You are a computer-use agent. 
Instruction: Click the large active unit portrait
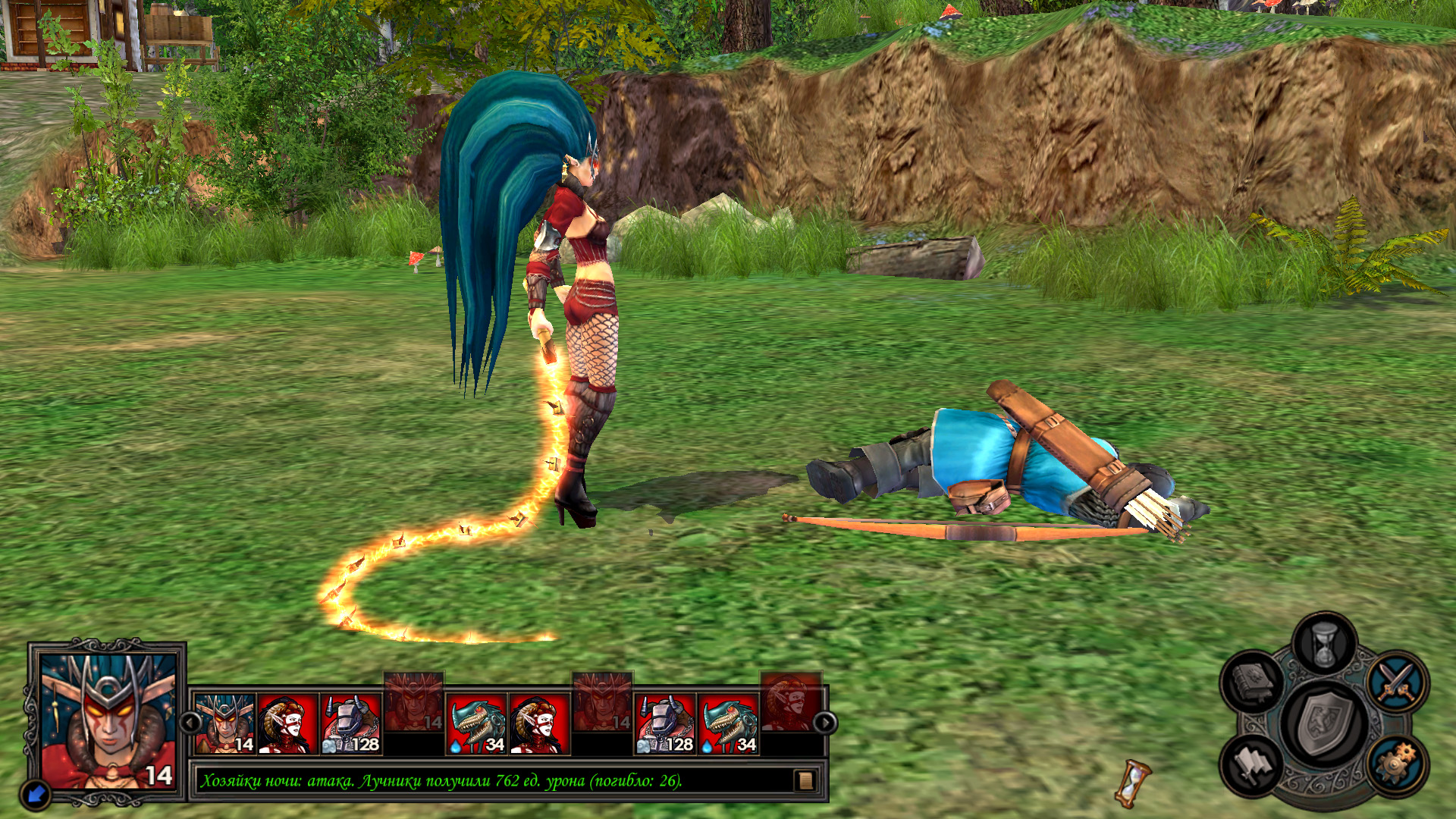tap(107, 721)
